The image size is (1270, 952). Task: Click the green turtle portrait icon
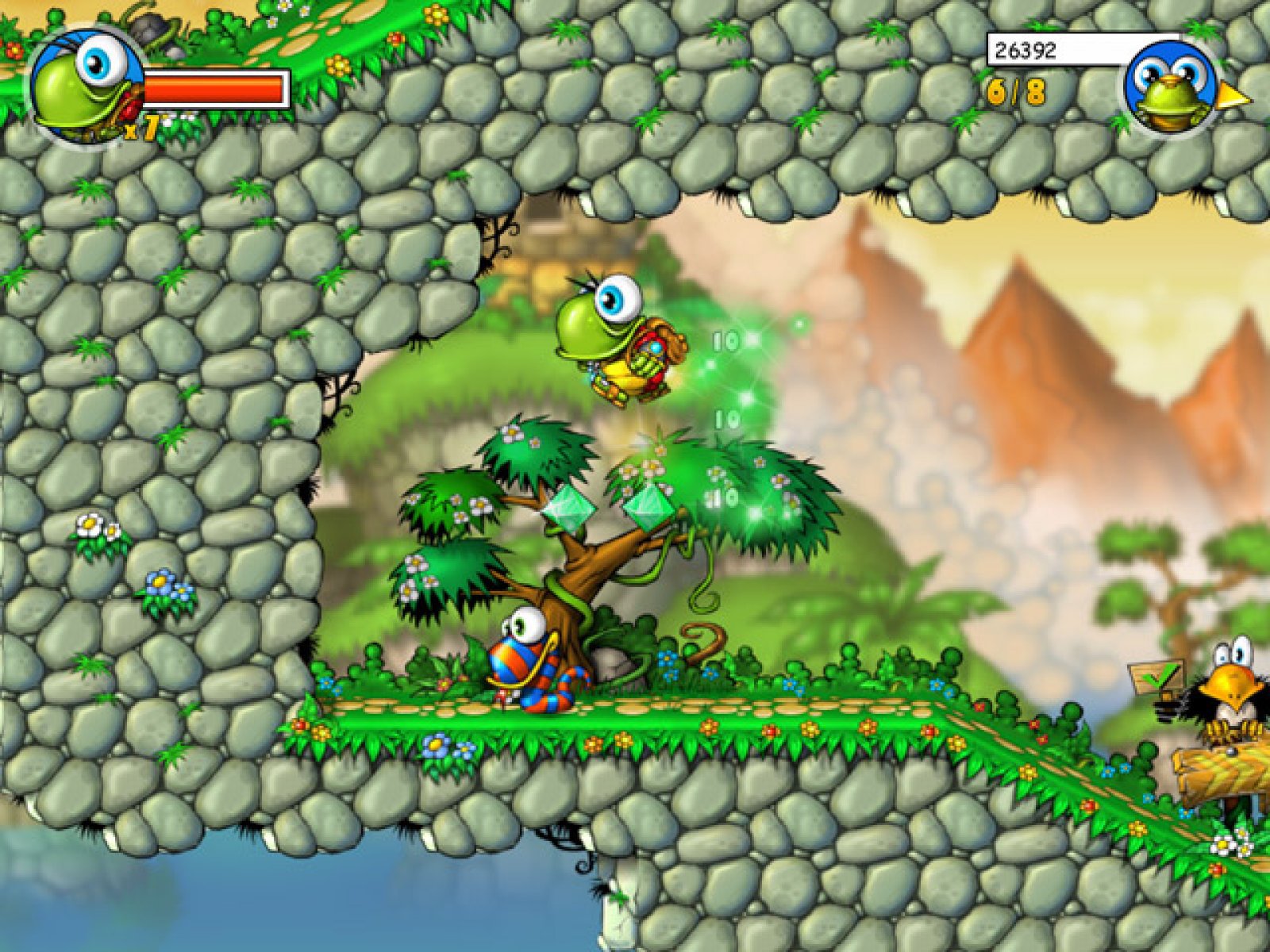point(86,87)
